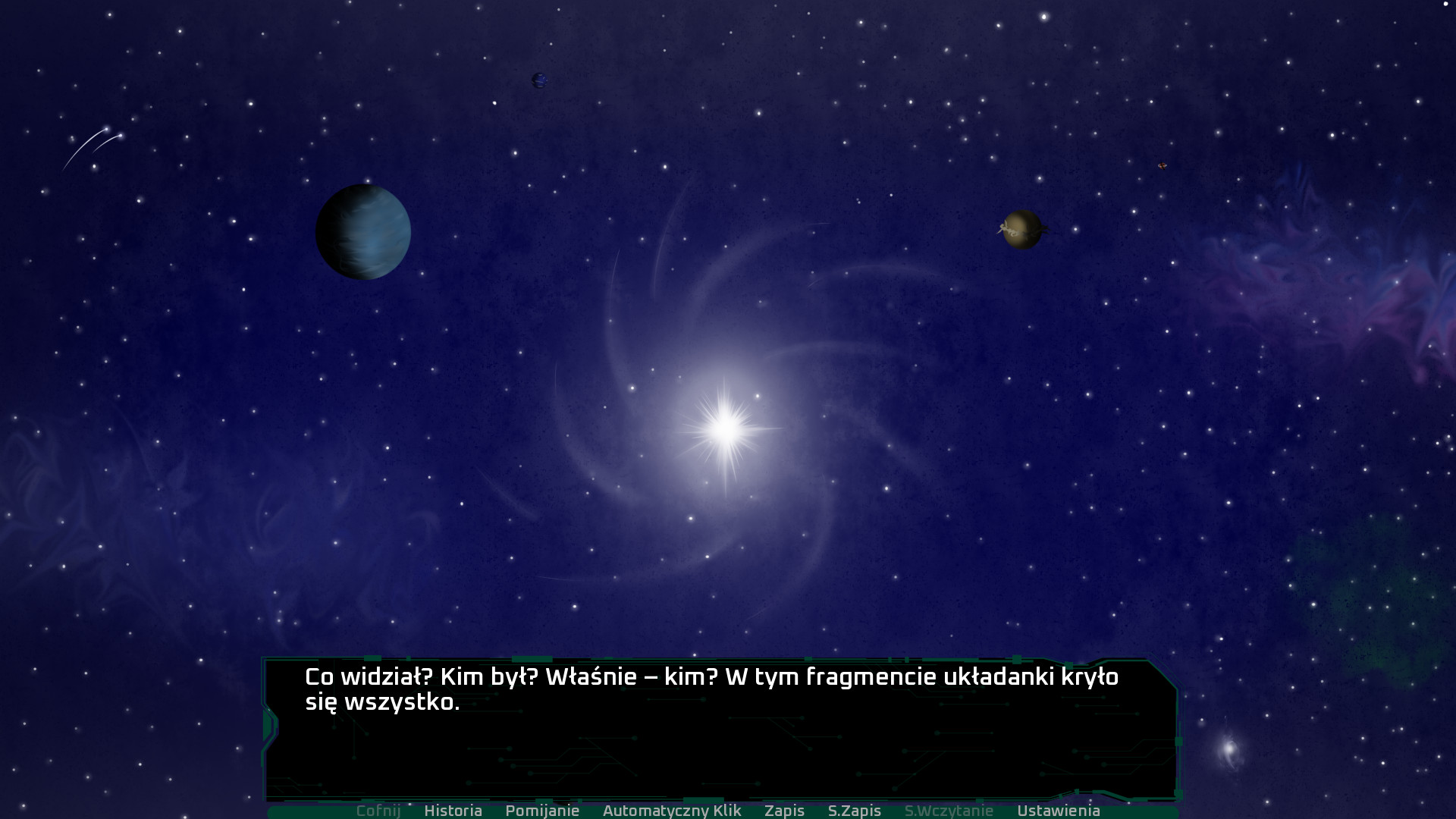
Task: Activate Automatyczny Klik auto-advance mode
Action: 672,811
